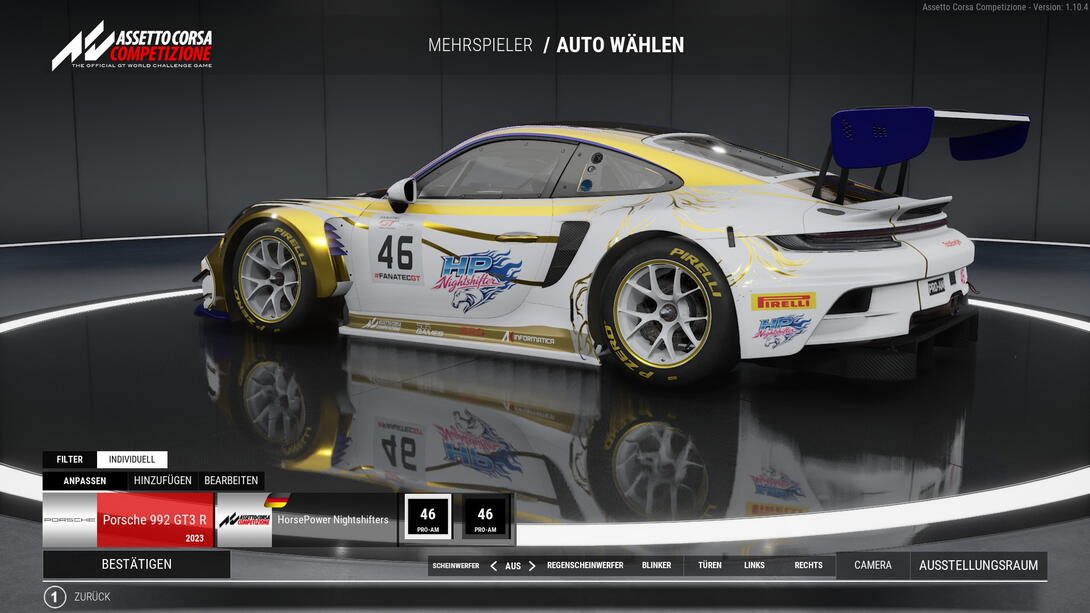1090x613 pixels.
Task: Toggle the Blinker indicators
Action: click(x=657, y=566)
